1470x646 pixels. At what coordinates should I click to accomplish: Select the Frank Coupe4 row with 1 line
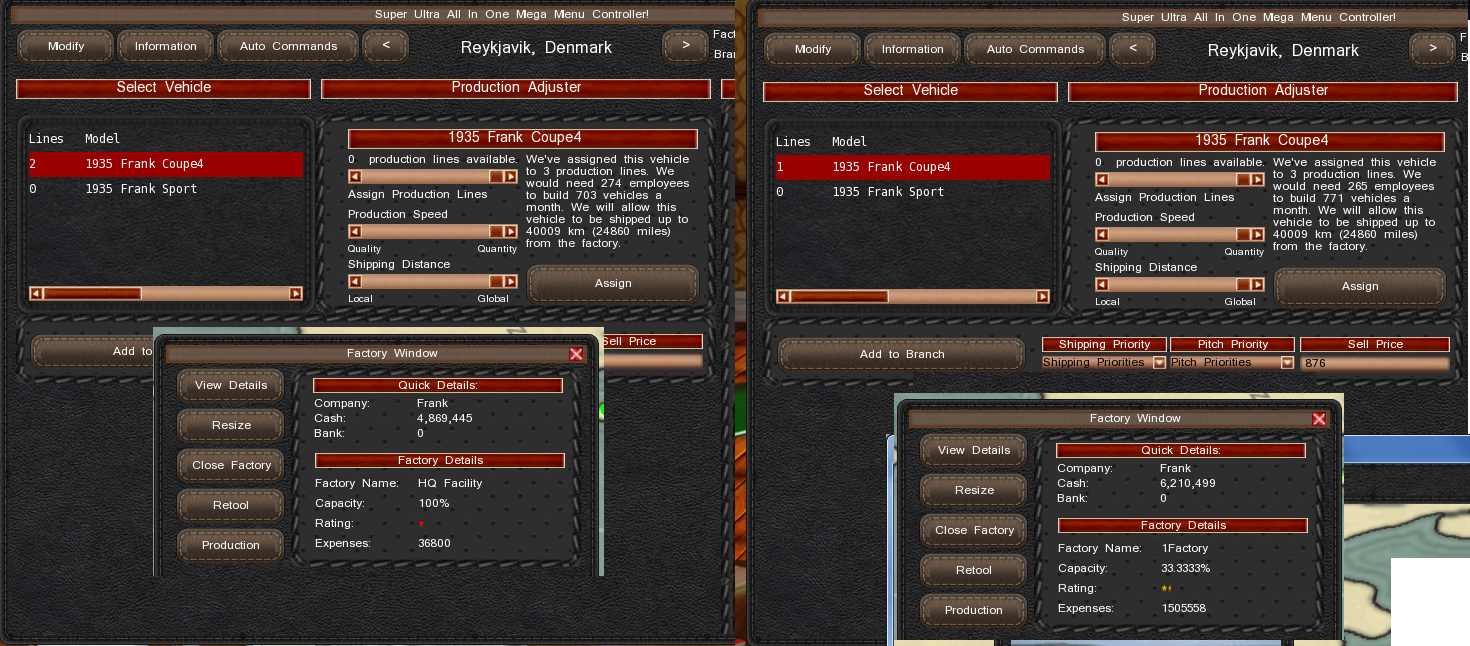pos(912,167)
